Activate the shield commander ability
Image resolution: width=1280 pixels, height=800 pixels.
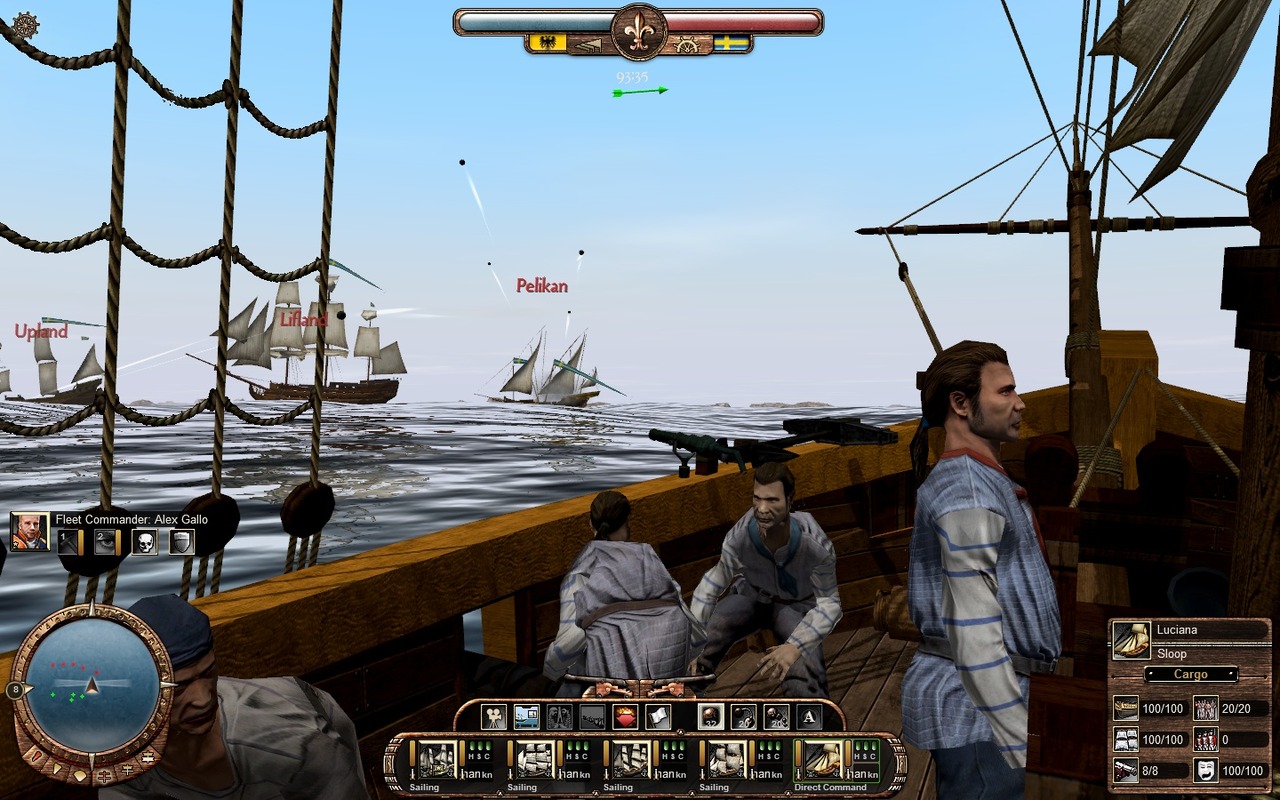[x=181, y=542]
